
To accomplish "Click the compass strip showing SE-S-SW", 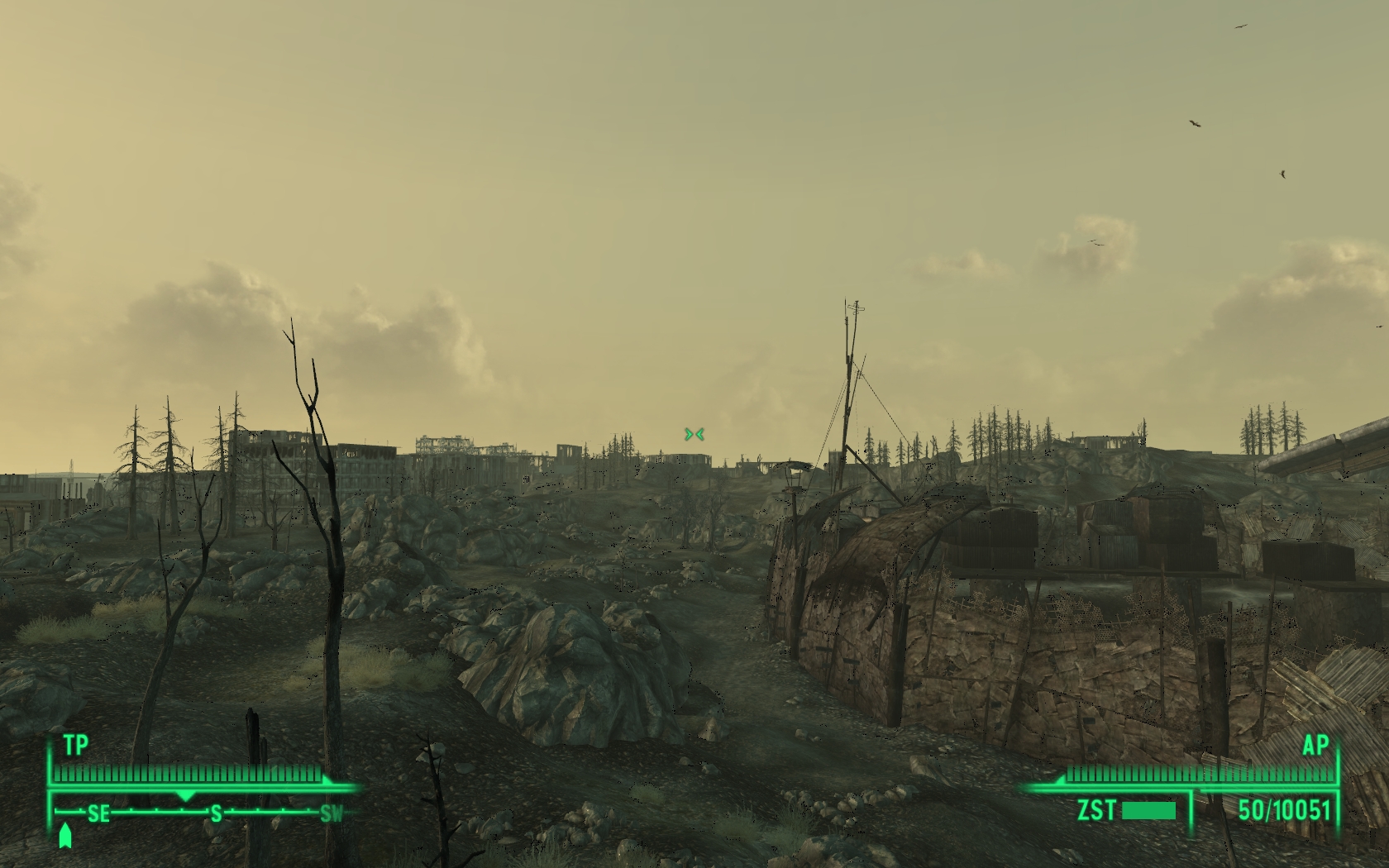I will [204, 813].
